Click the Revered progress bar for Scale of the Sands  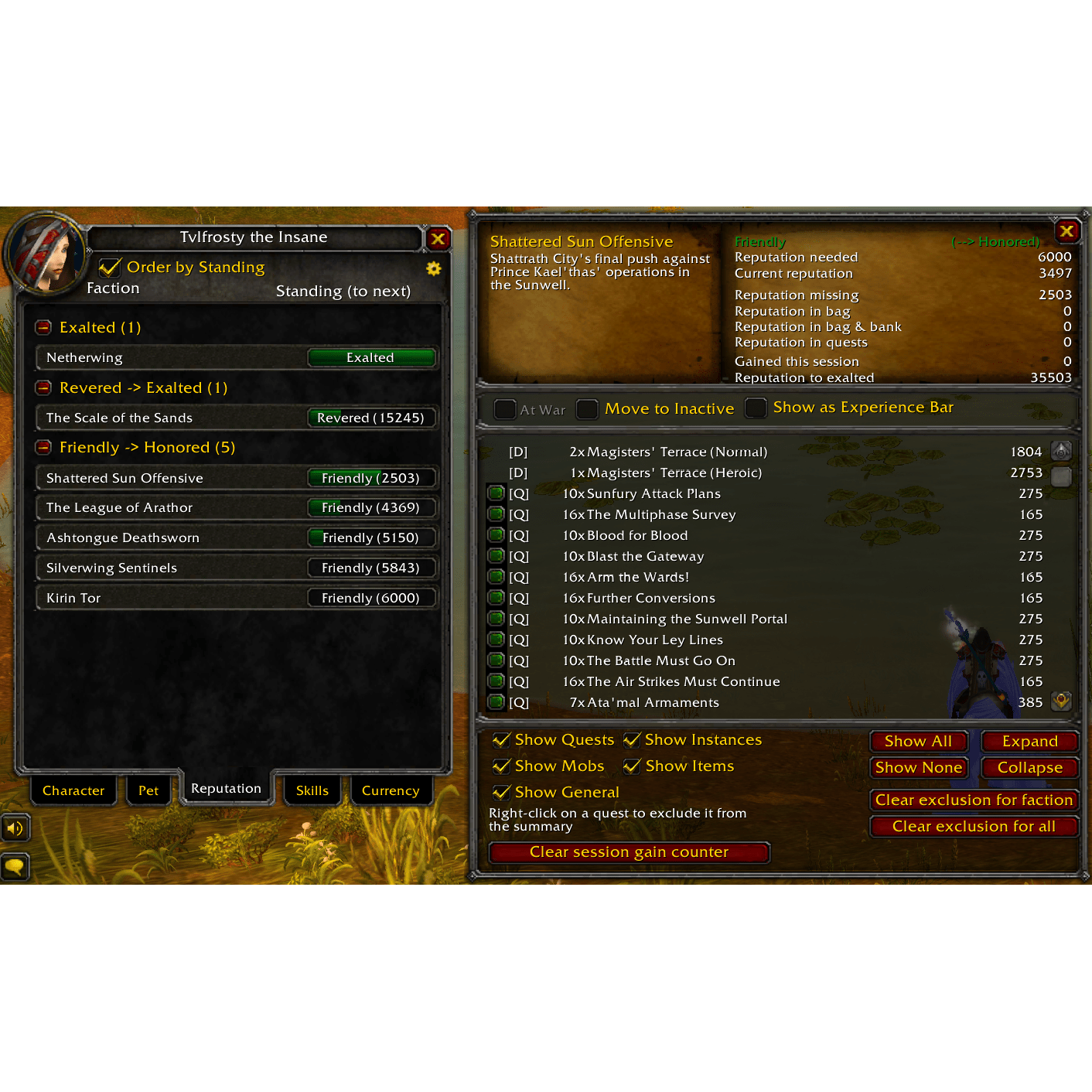(x=371, y=418)
